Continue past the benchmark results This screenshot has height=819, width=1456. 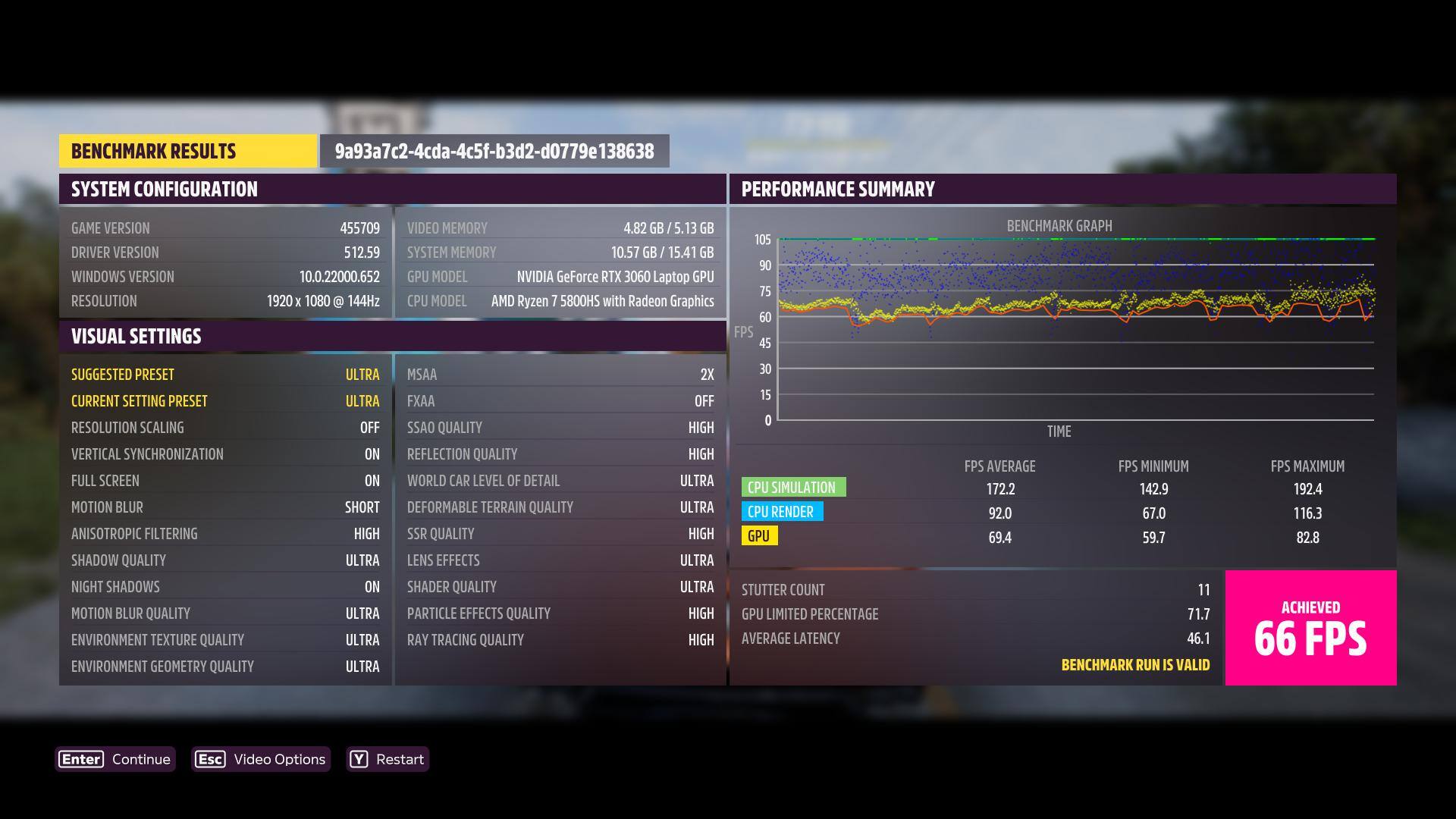(x=115, y=759)
